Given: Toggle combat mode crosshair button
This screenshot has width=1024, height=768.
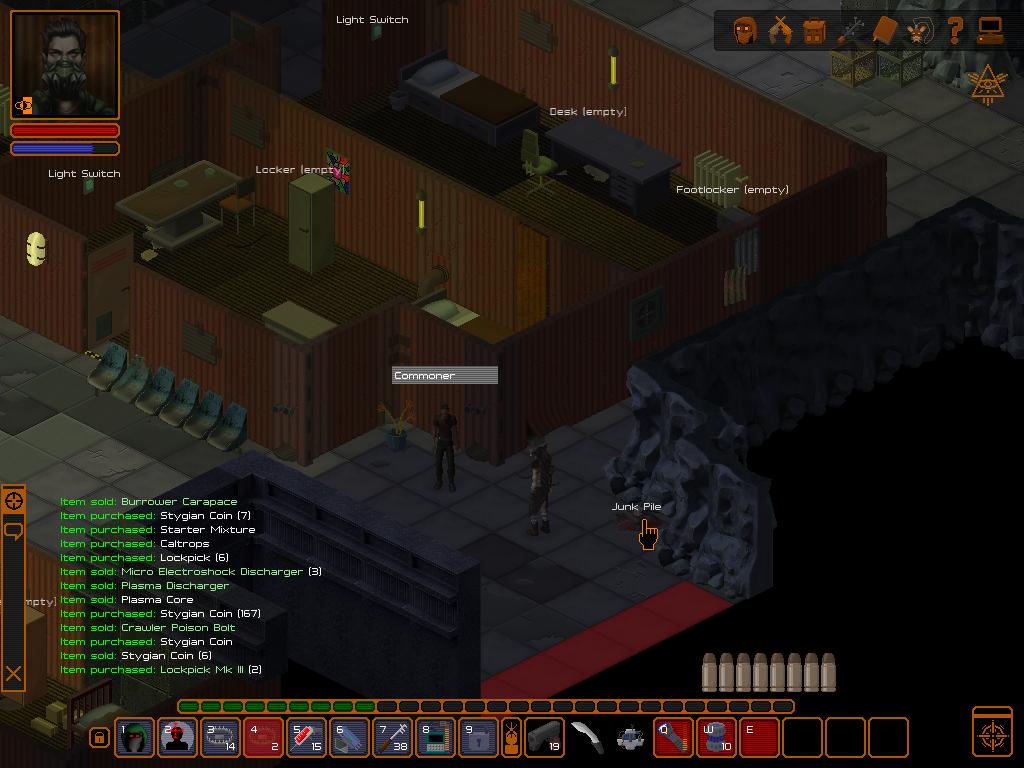Looking at the screenshot, I should pyautogui.click(x=992, y=732).
